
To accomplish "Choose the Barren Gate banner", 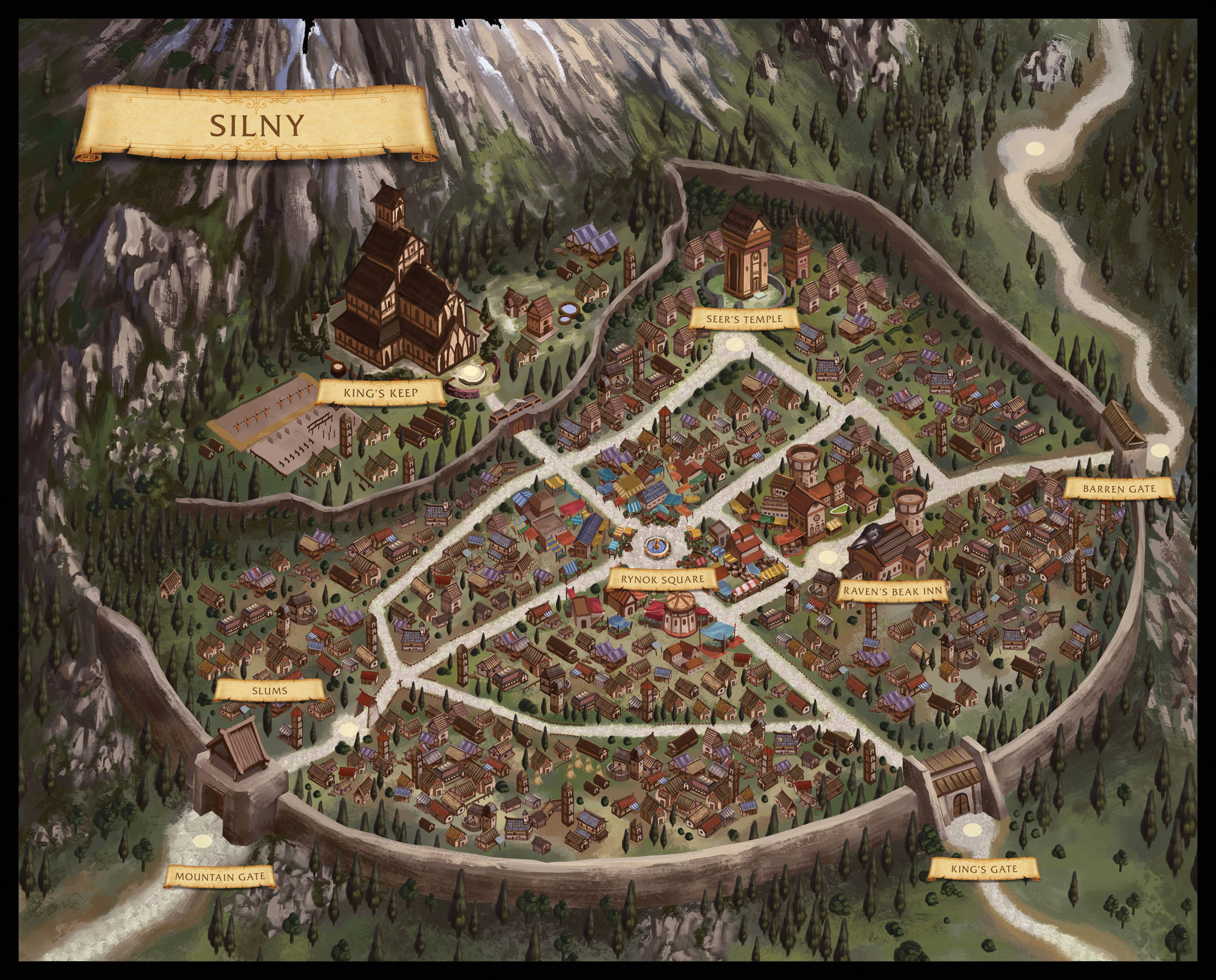I will click(x=1119, y=488).
